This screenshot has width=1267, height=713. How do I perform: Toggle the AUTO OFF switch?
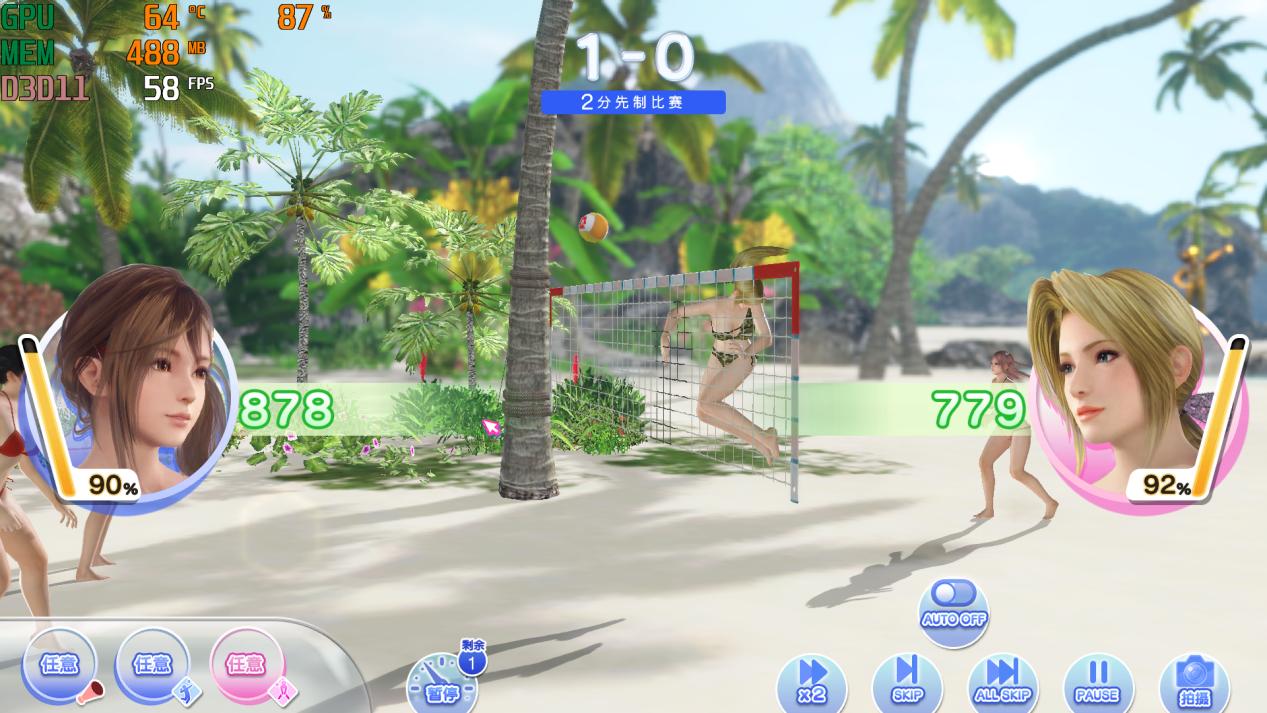pos(953,603)
